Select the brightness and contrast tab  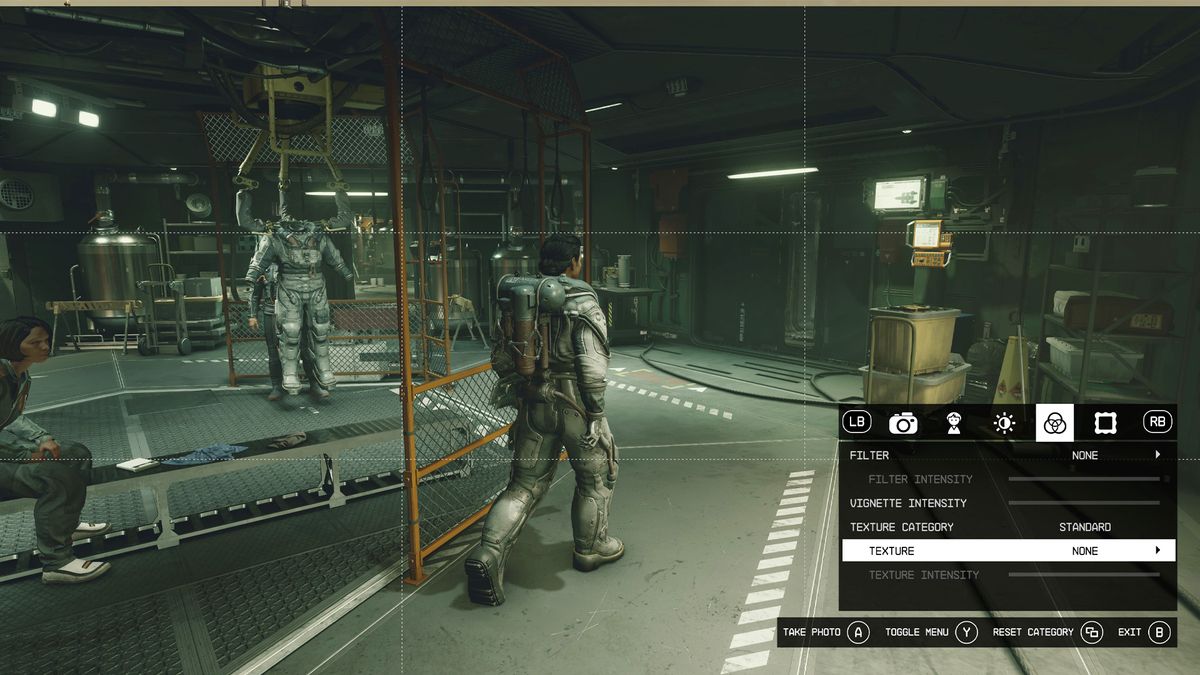click(1004, 423)
